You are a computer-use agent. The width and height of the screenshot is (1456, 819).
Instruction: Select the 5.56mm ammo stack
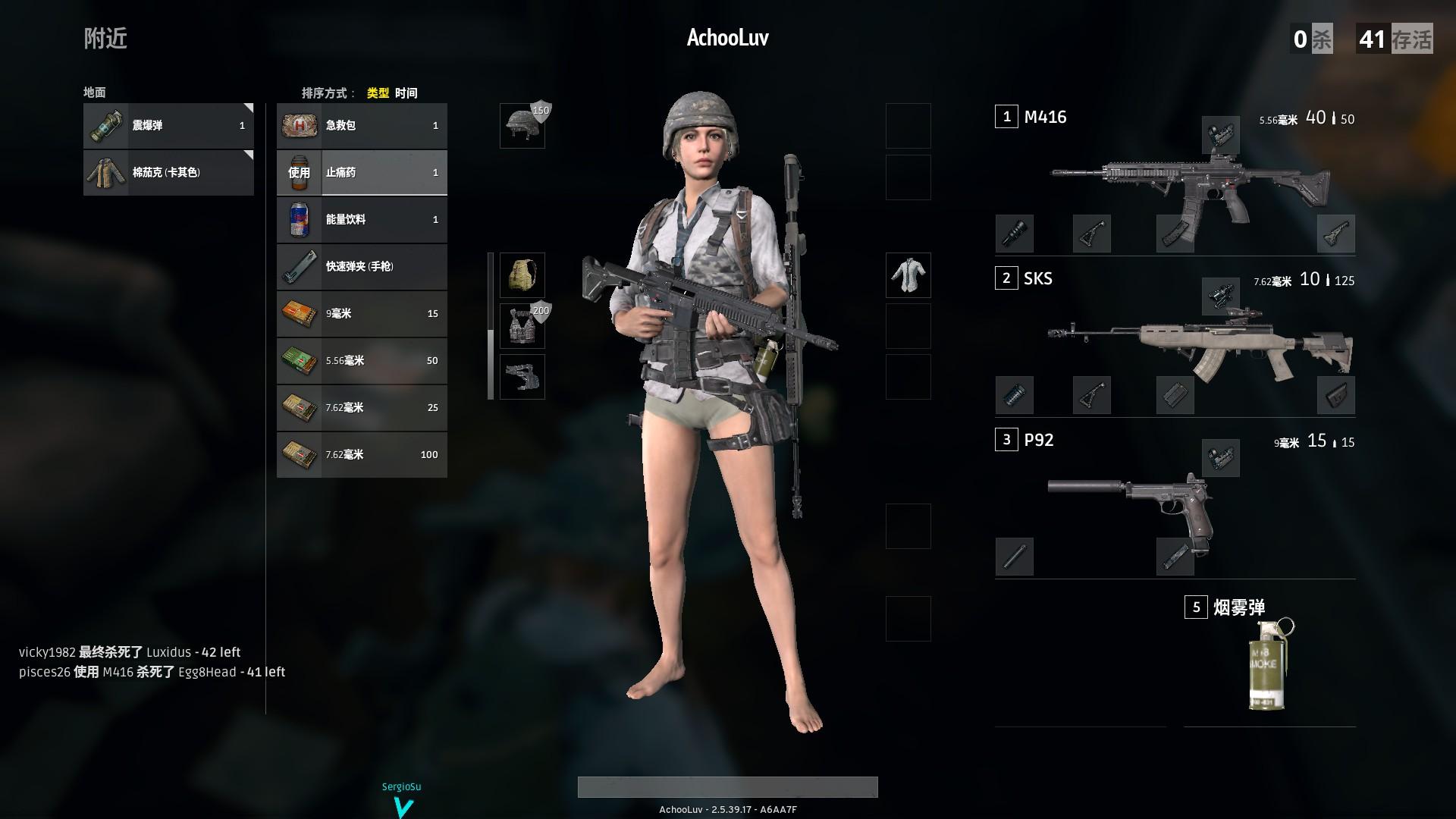pos(362,361)
